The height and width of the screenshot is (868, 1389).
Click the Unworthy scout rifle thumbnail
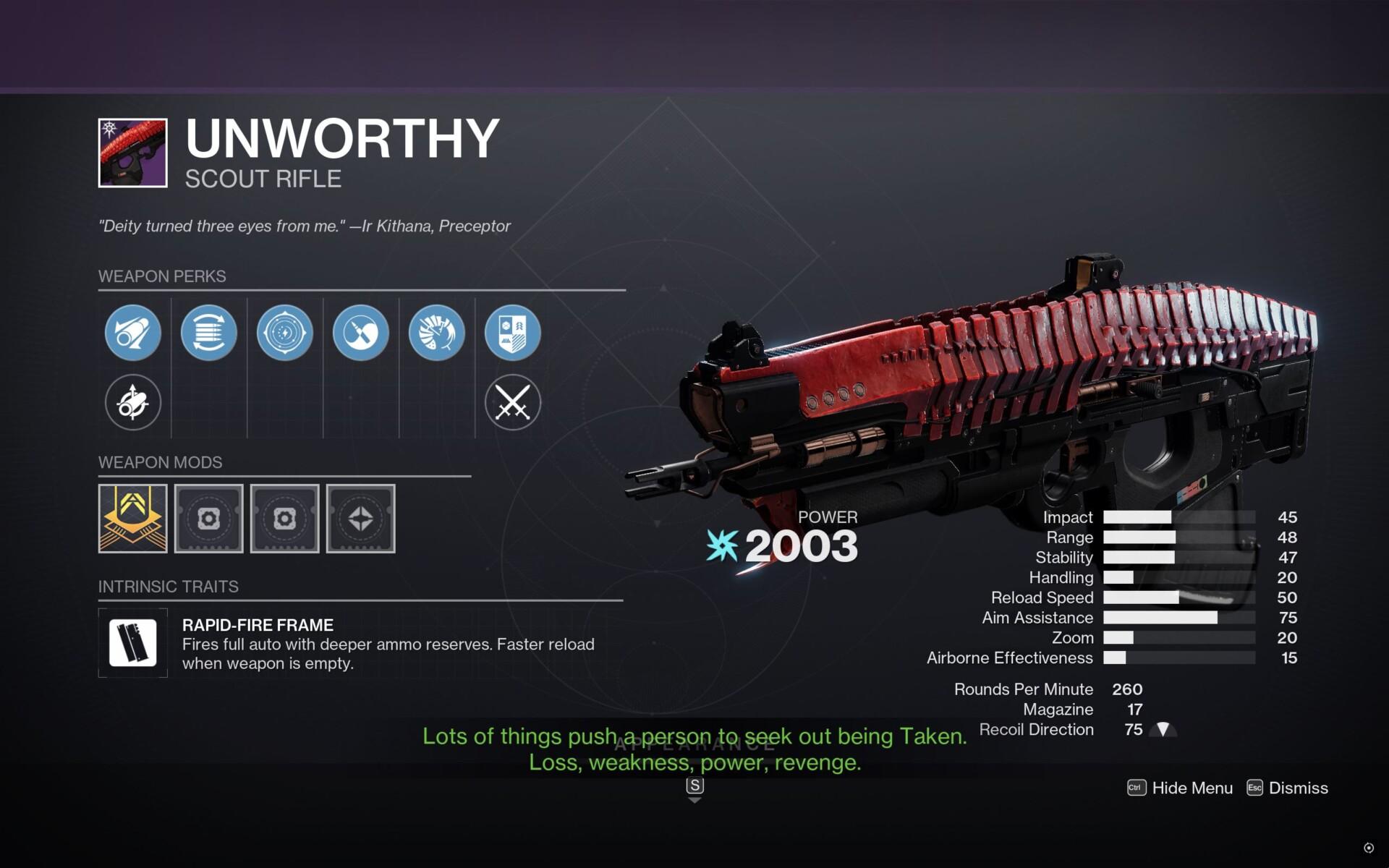132,153
